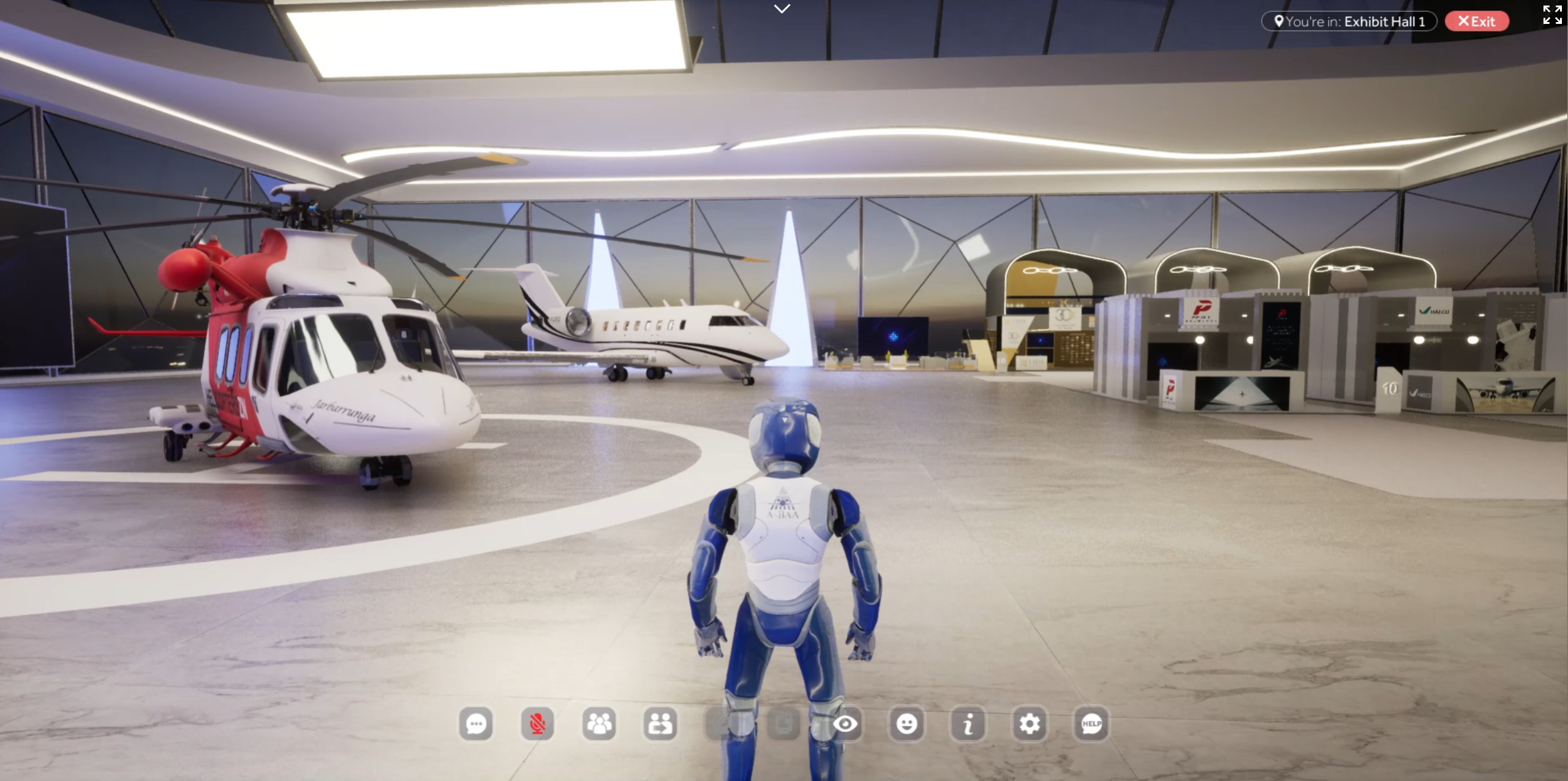The height and width of the screenshot is (781, 1568).
Task: Open settings with the gear icon
Action: pos(1030,724)
